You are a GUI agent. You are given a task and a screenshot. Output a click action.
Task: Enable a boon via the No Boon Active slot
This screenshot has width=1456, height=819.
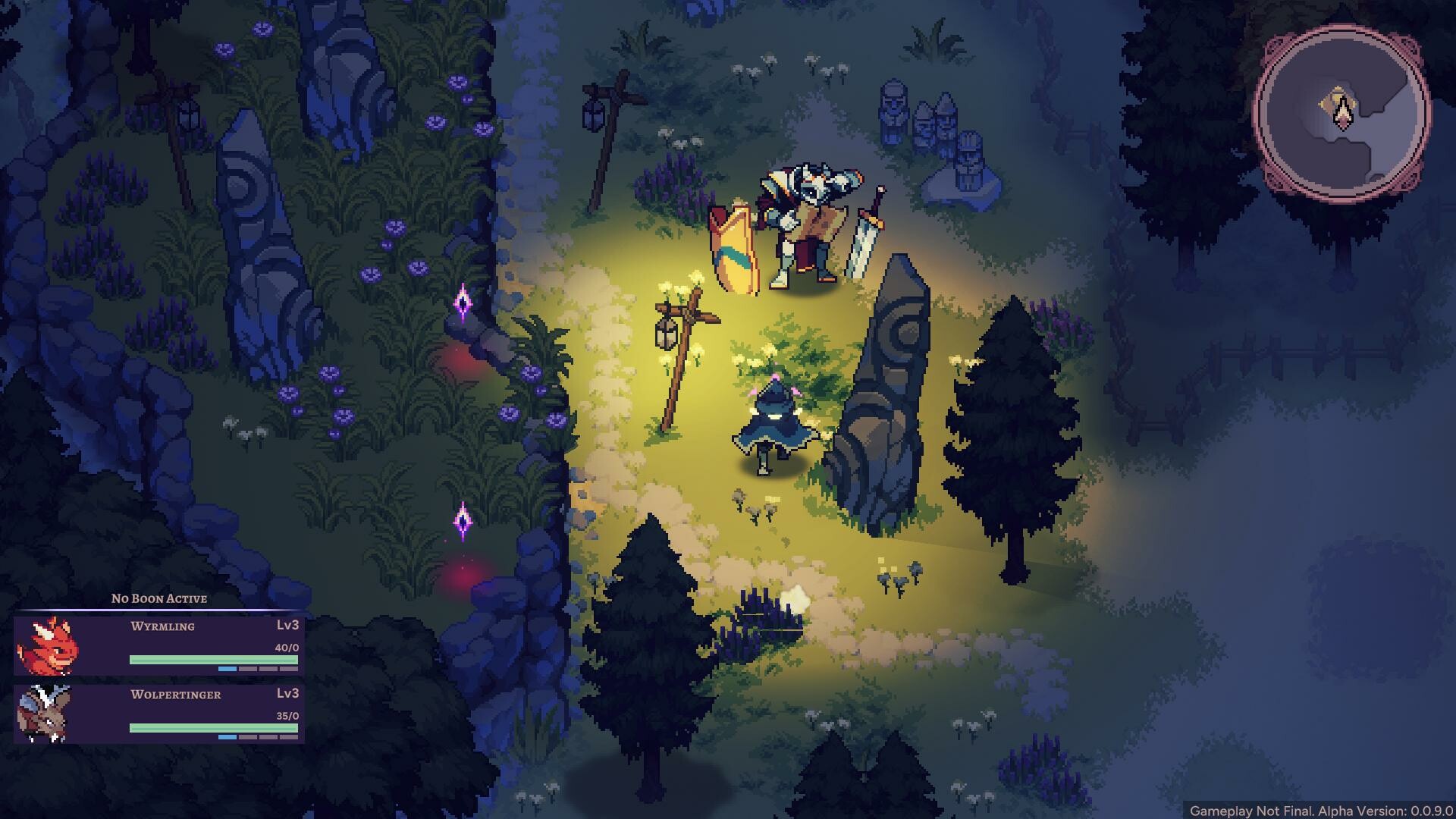pos(158,598)
